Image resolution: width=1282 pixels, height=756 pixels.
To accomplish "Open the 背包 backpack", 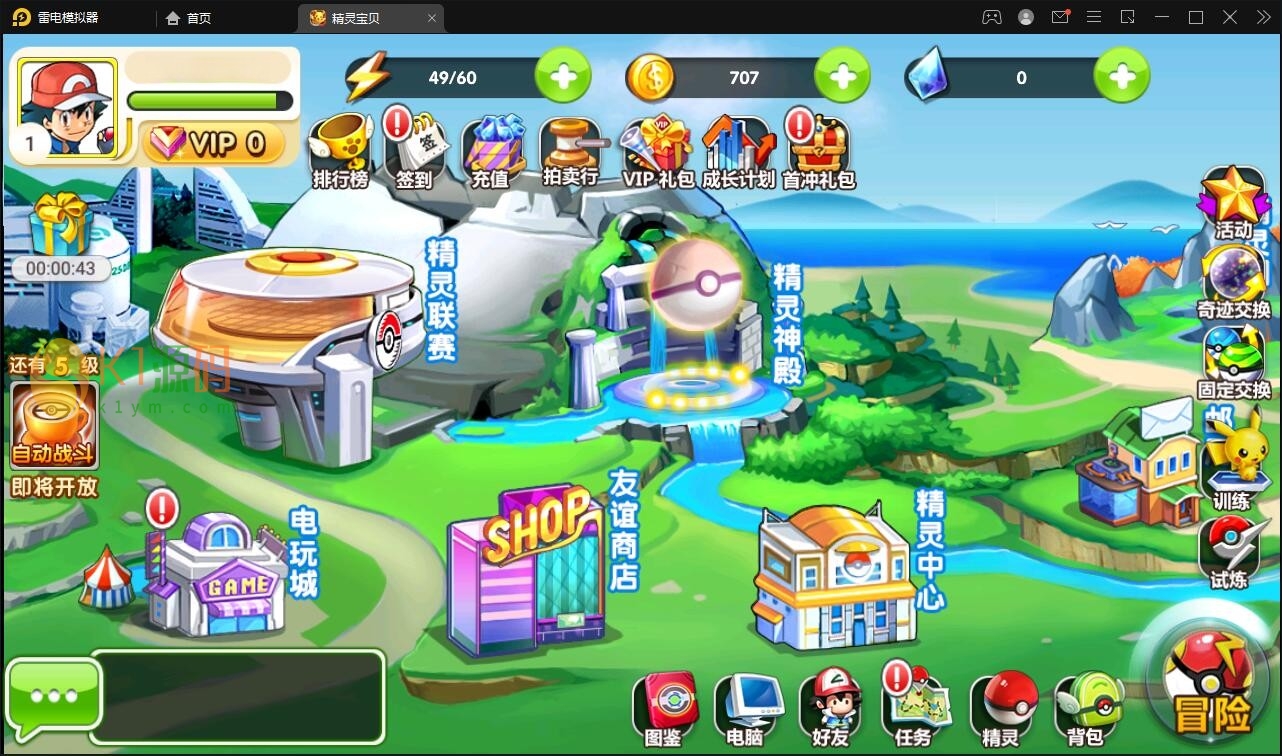I will 1086,709.
